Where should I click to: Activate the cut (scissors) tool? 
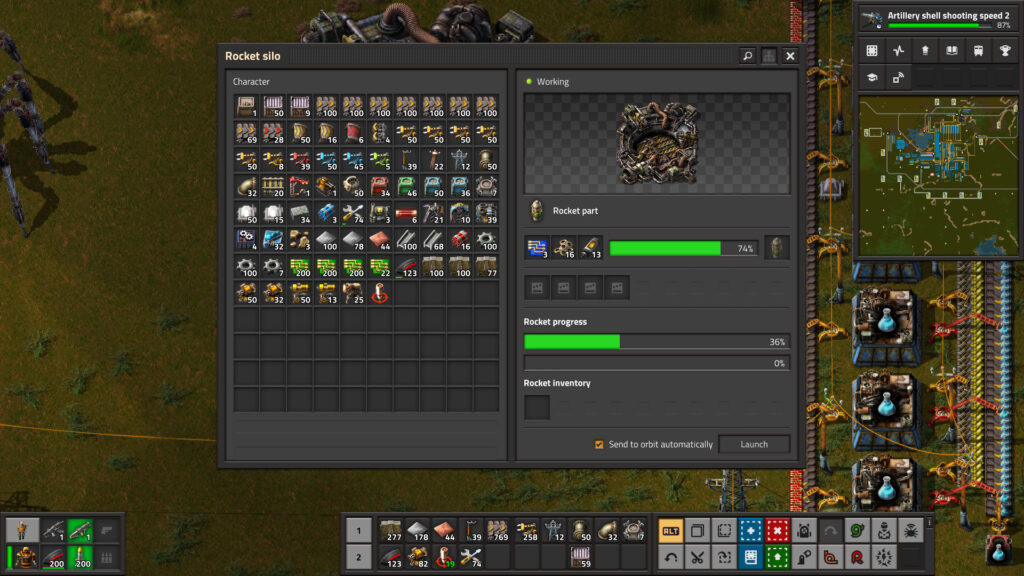click(697, 556)
